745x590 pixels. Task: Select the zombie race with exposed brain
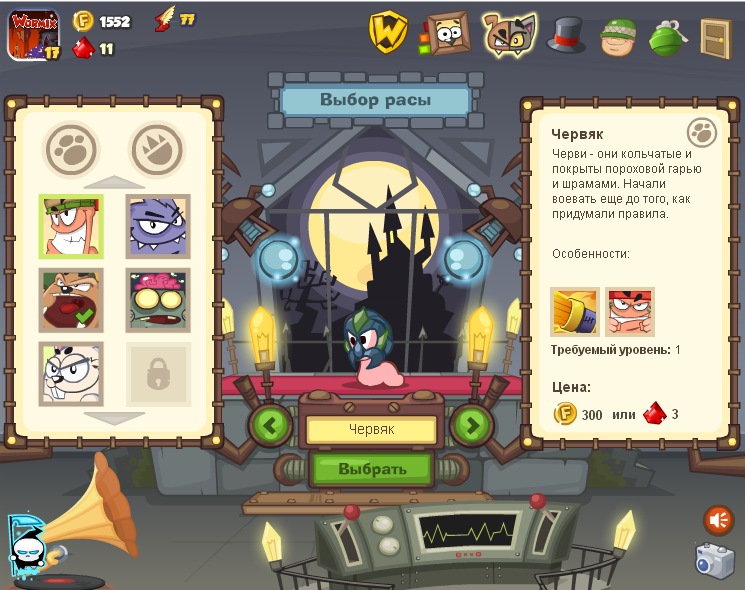click(x=158, y=300)
